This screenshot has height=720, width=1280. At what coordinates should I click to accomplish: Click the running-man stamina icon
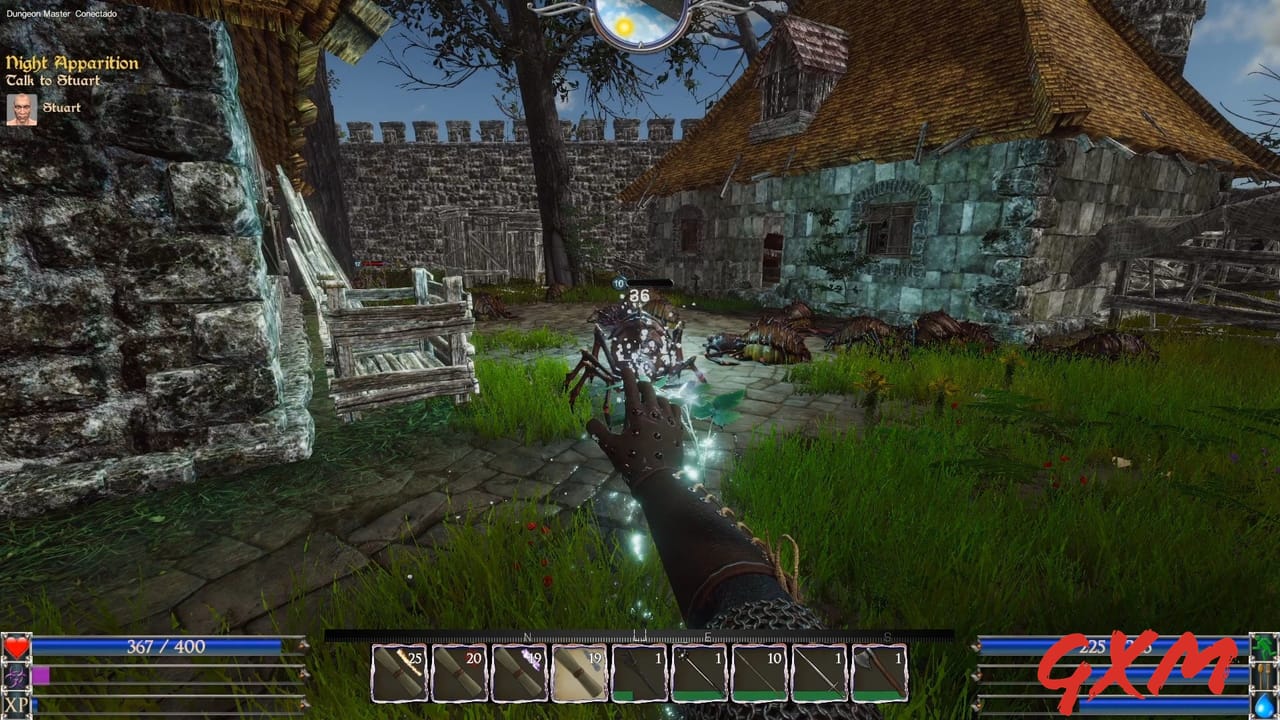click(1262, 647)
